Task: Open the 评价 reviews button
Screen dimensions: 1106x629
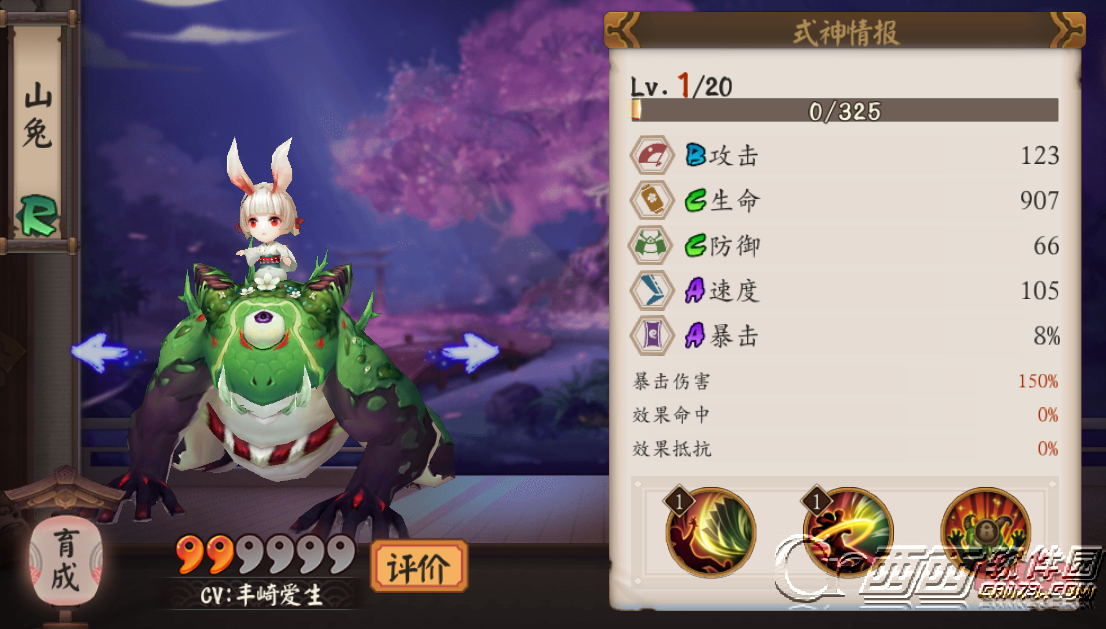Action: click(x=418, y=568)
